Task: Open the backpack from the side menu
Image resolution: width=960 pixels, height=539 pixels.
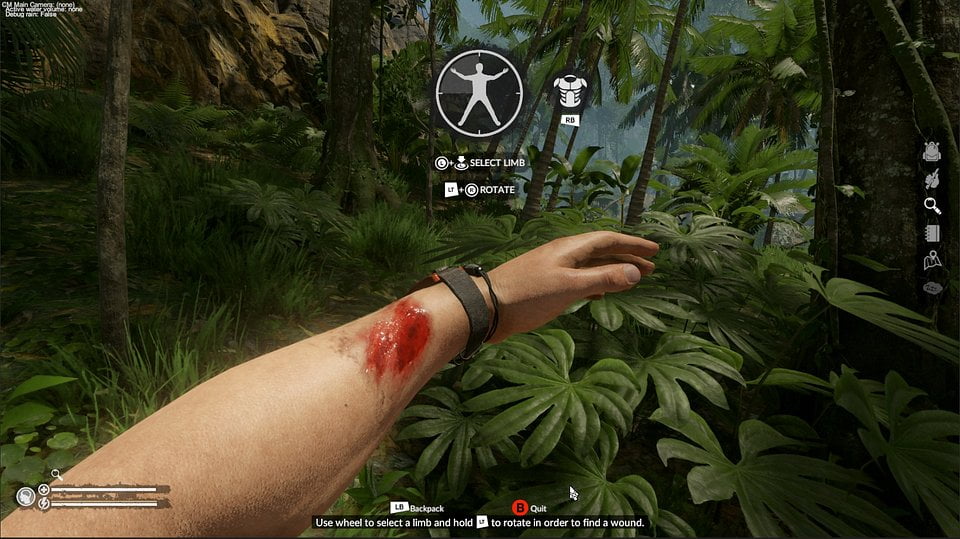Action: (x=932, y=152)
